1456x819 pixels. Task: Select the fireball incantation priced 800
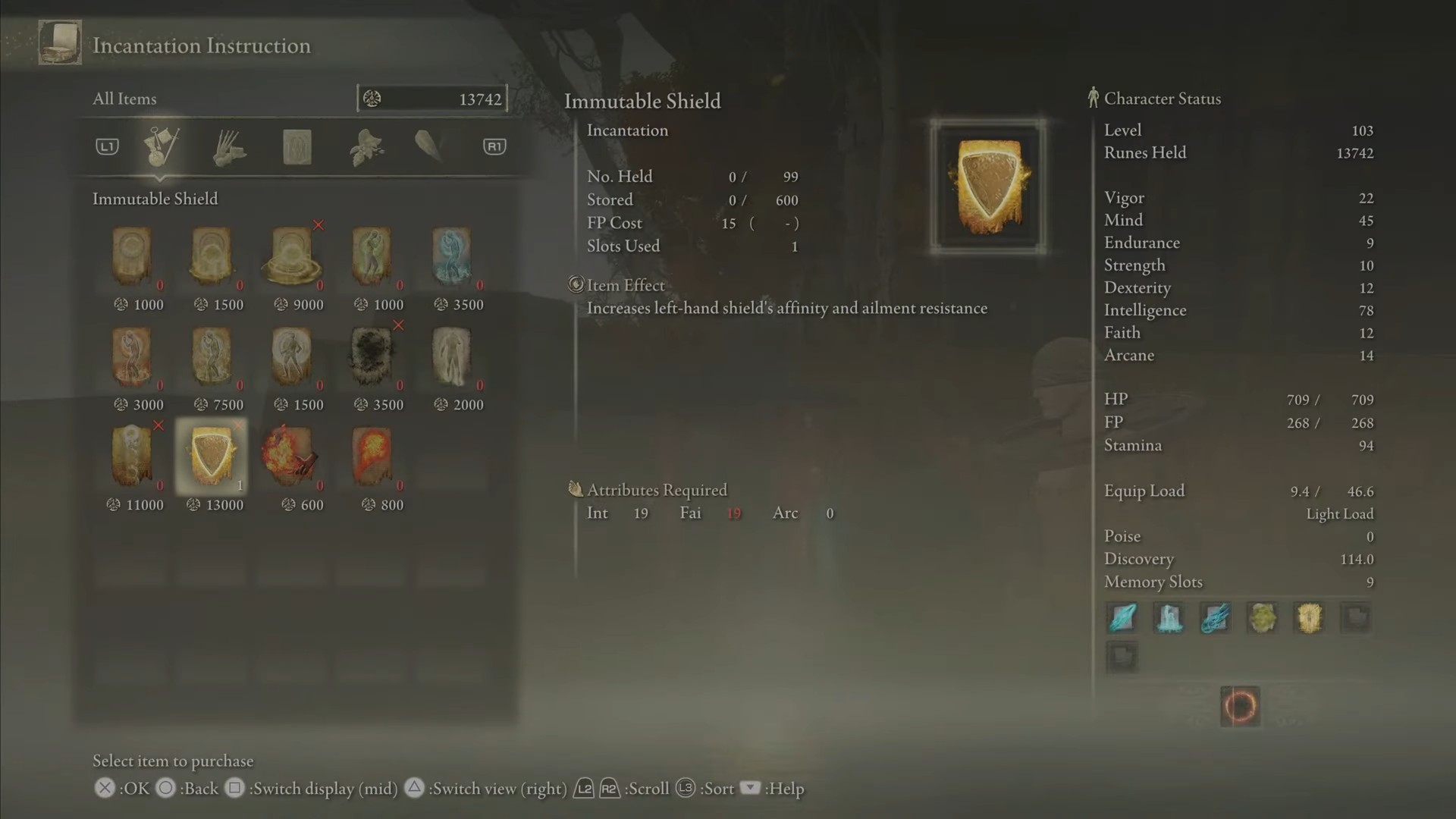tap(372, 457)
